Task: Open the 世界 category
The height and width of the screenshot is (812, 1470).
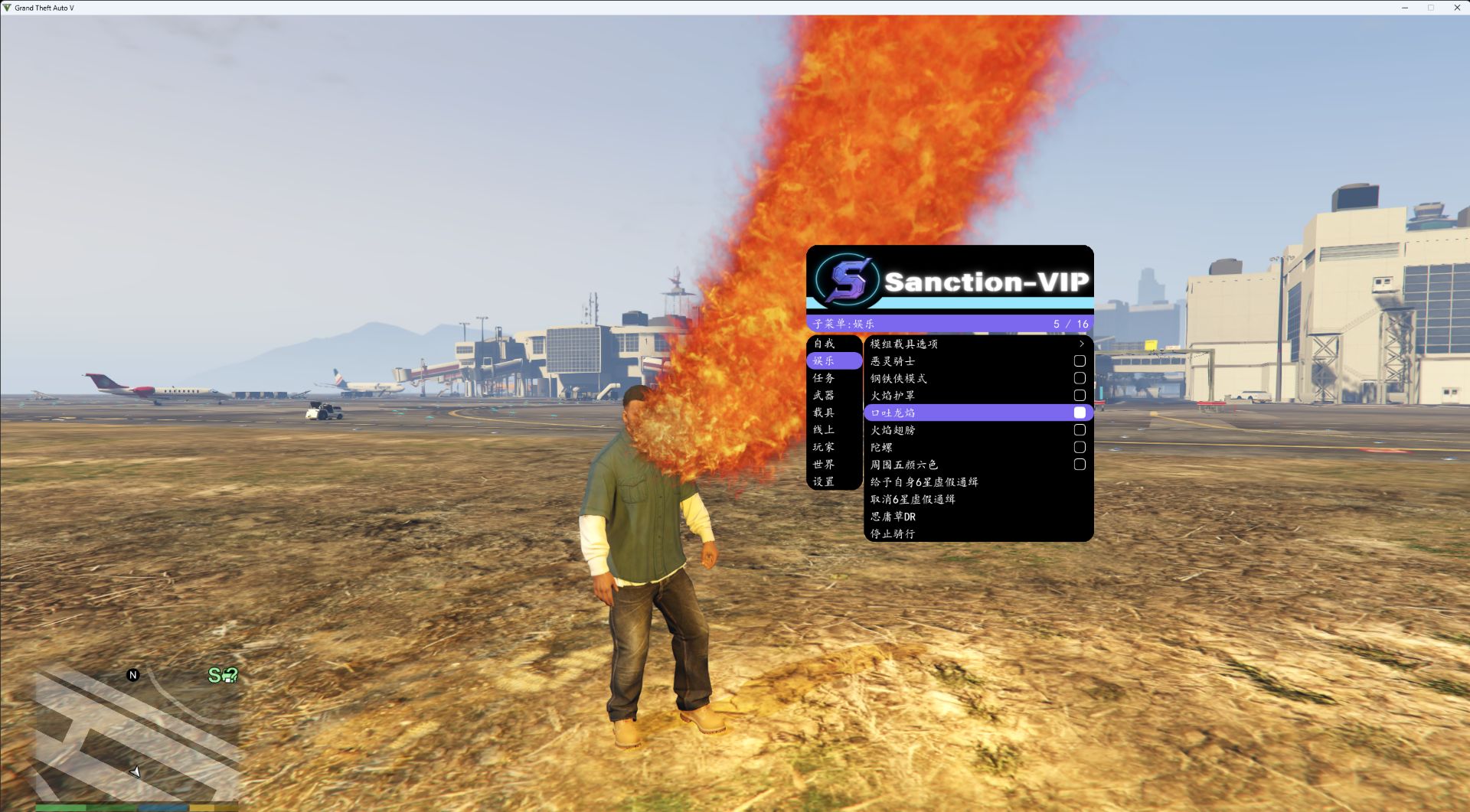Action: pos(825,465)
